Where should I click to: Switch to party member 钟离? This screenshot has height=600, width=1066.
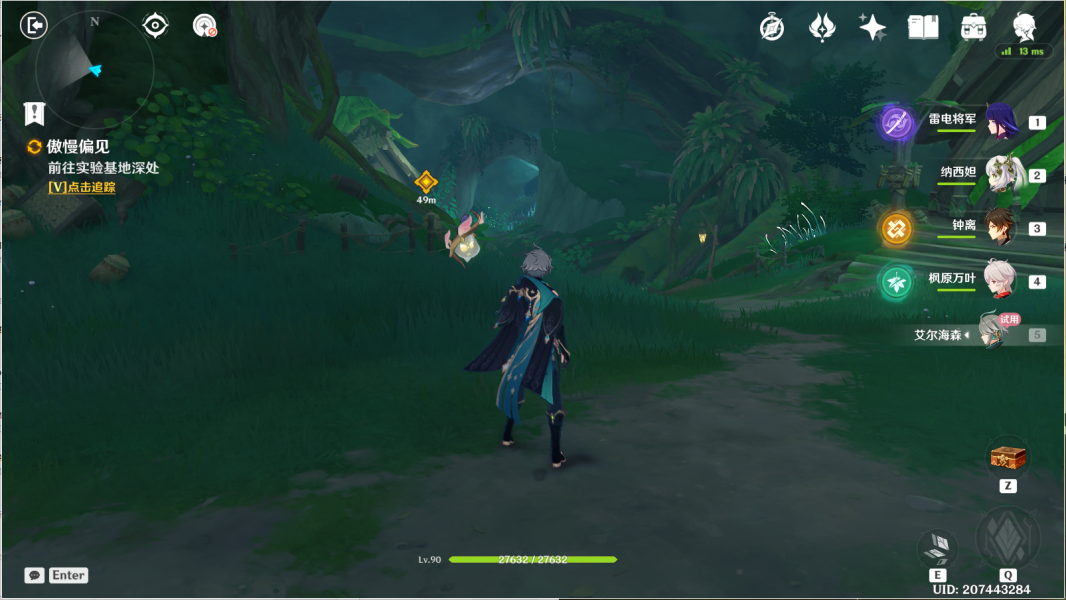1000,228
